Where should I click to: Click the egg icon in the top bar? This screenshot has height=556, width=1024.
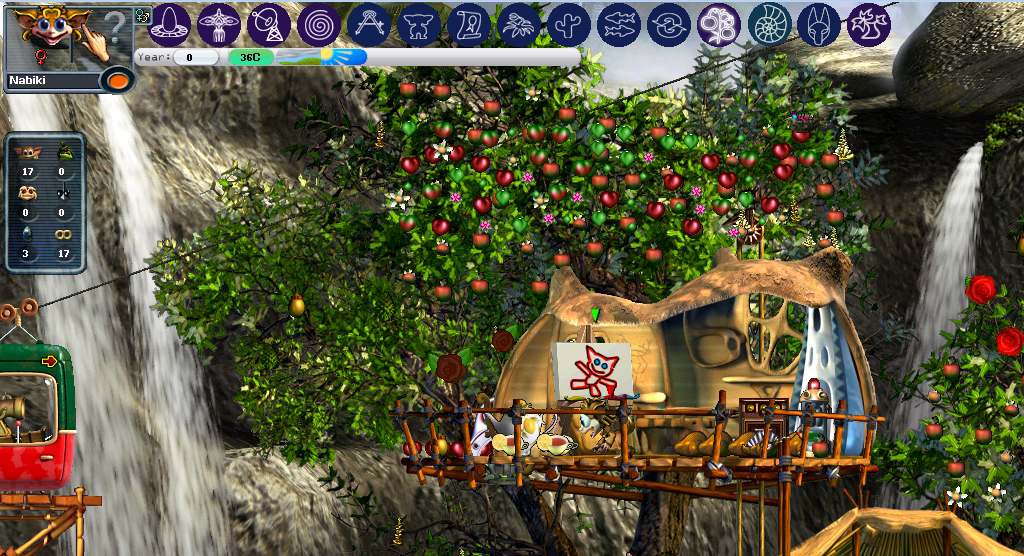pyautogui.click(x=169, y=24)
